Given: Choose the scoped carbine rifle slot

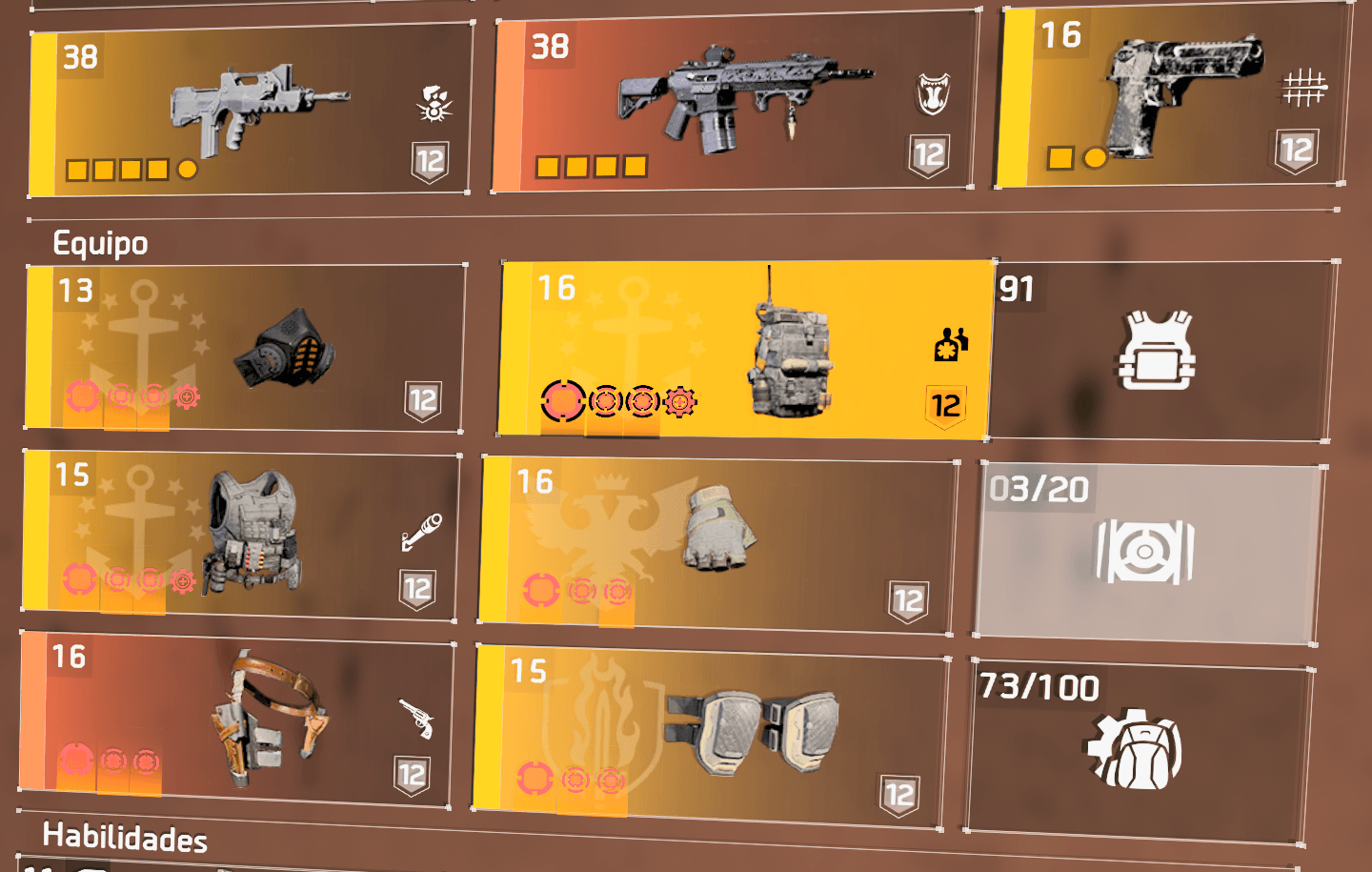Looking at the screenshot, I should point(734,102).
